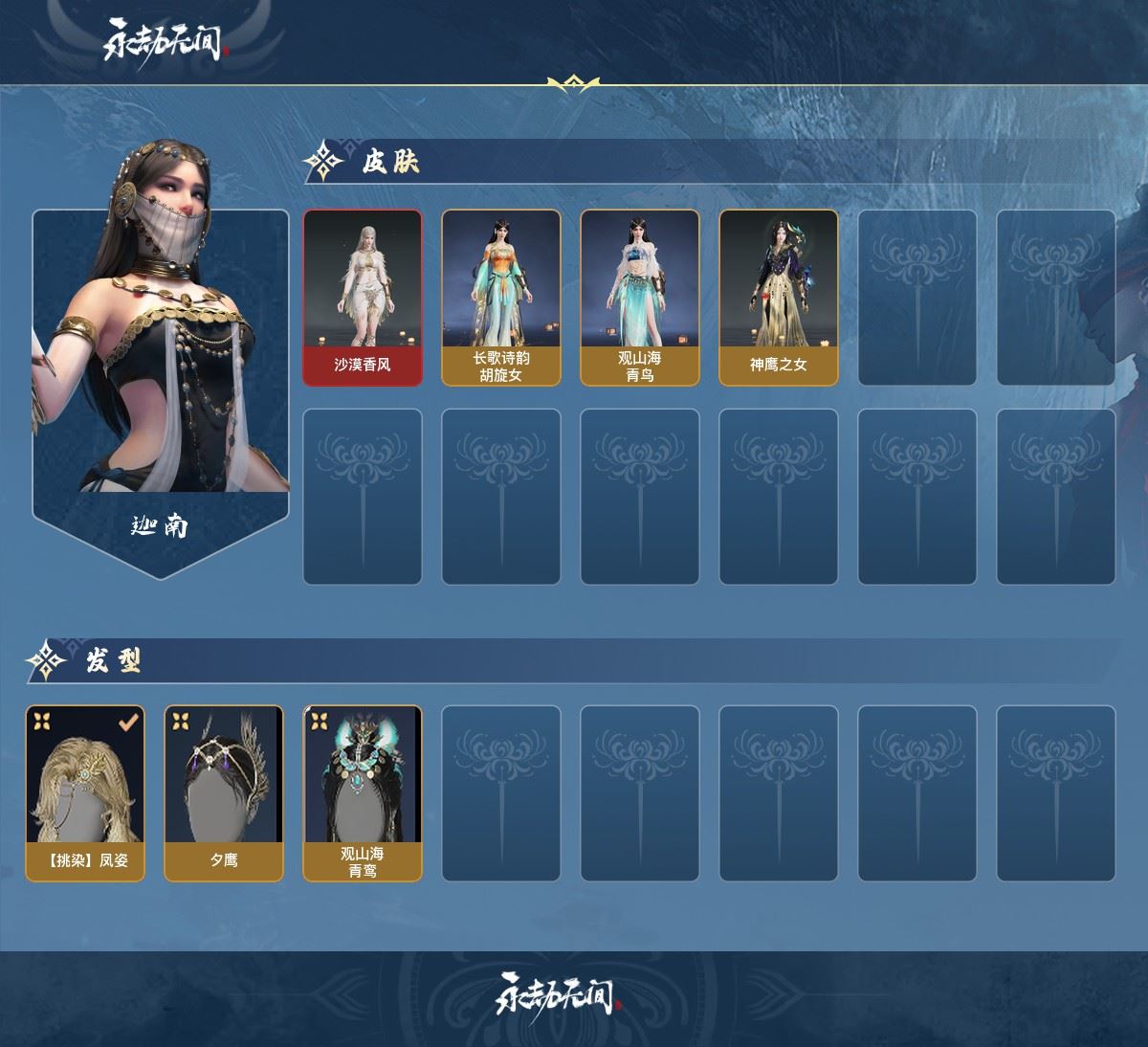Viewport: 1148px width, 1047px height.
Task: Choose the 长歌诗韵 胡旋女 skin
Action: click(501, 298)
